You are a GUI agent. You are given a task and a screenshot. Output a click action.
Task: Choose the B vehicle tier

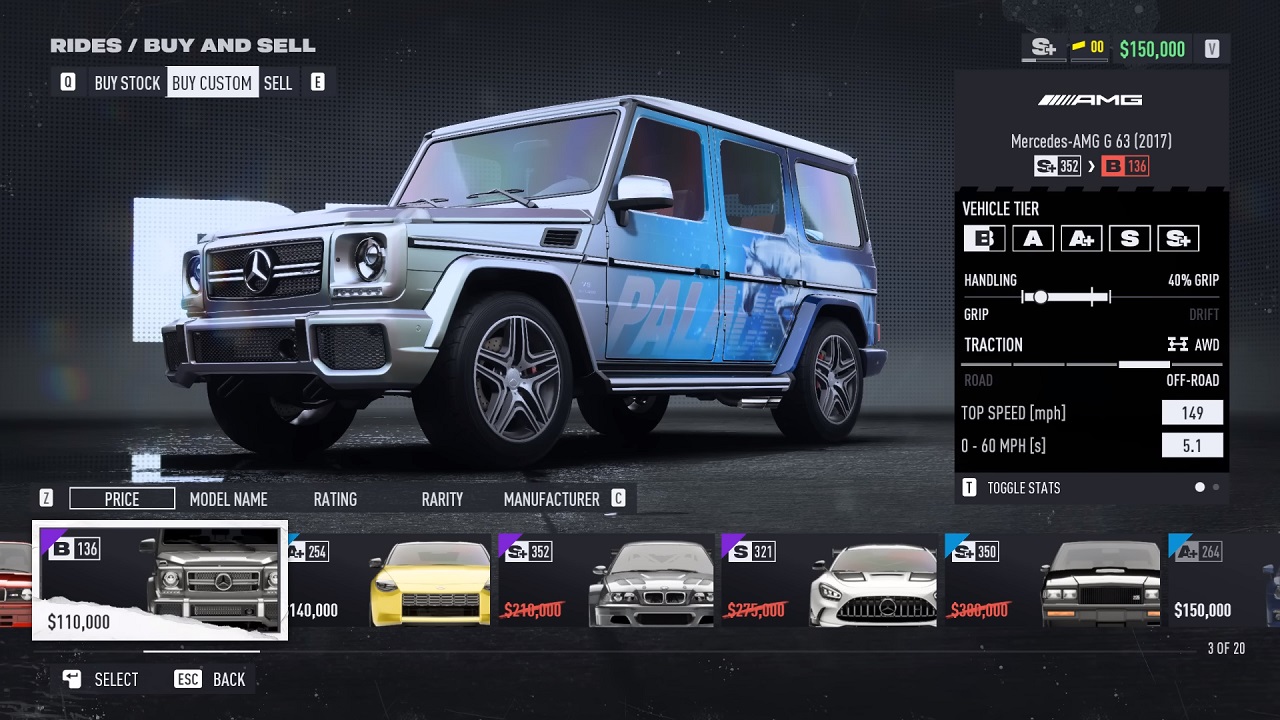[x=984, y=239]
